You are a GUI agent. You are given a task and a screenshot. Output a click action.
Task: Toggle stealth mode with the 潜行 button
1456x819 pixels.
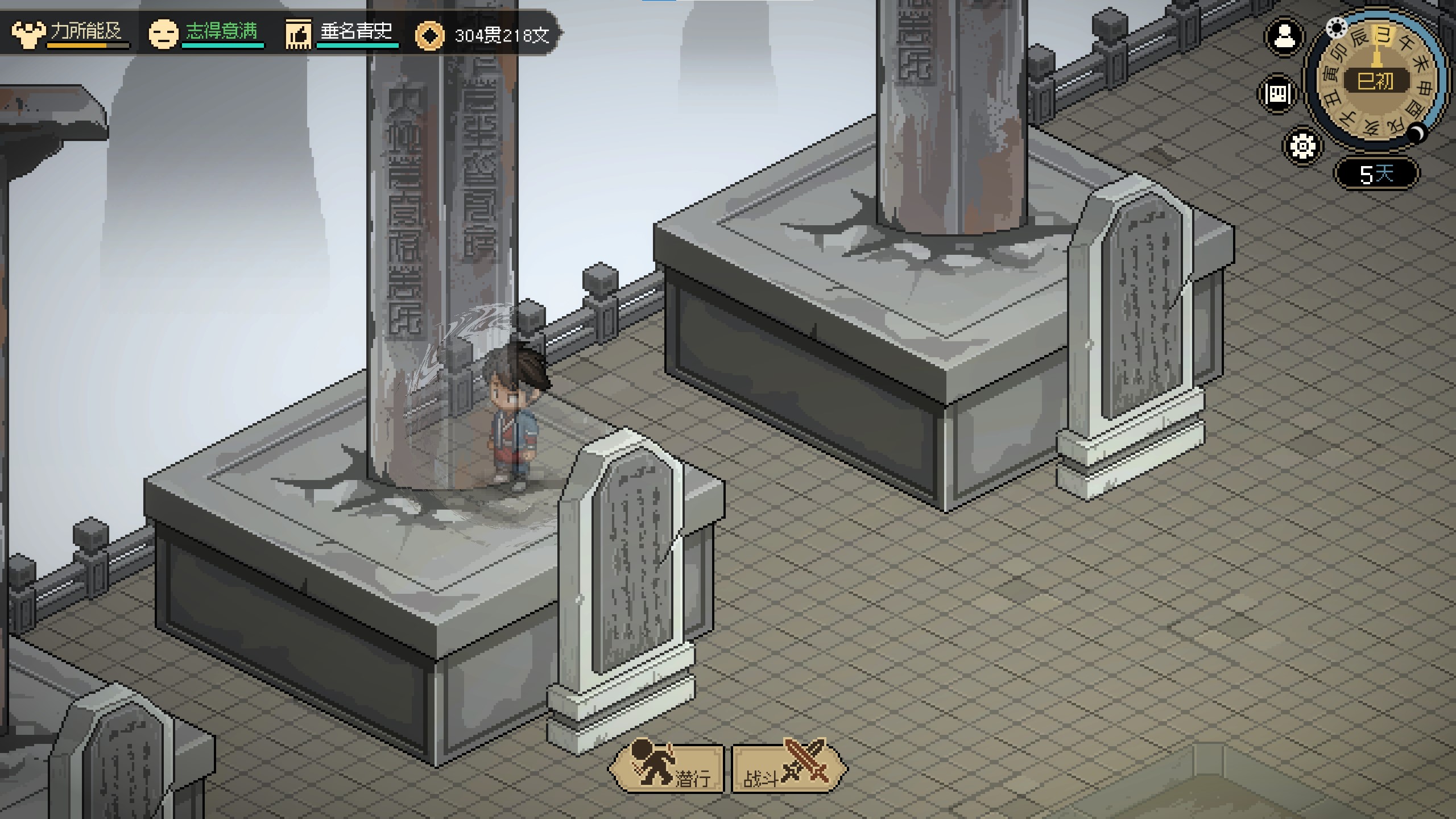tap(668, 768)
